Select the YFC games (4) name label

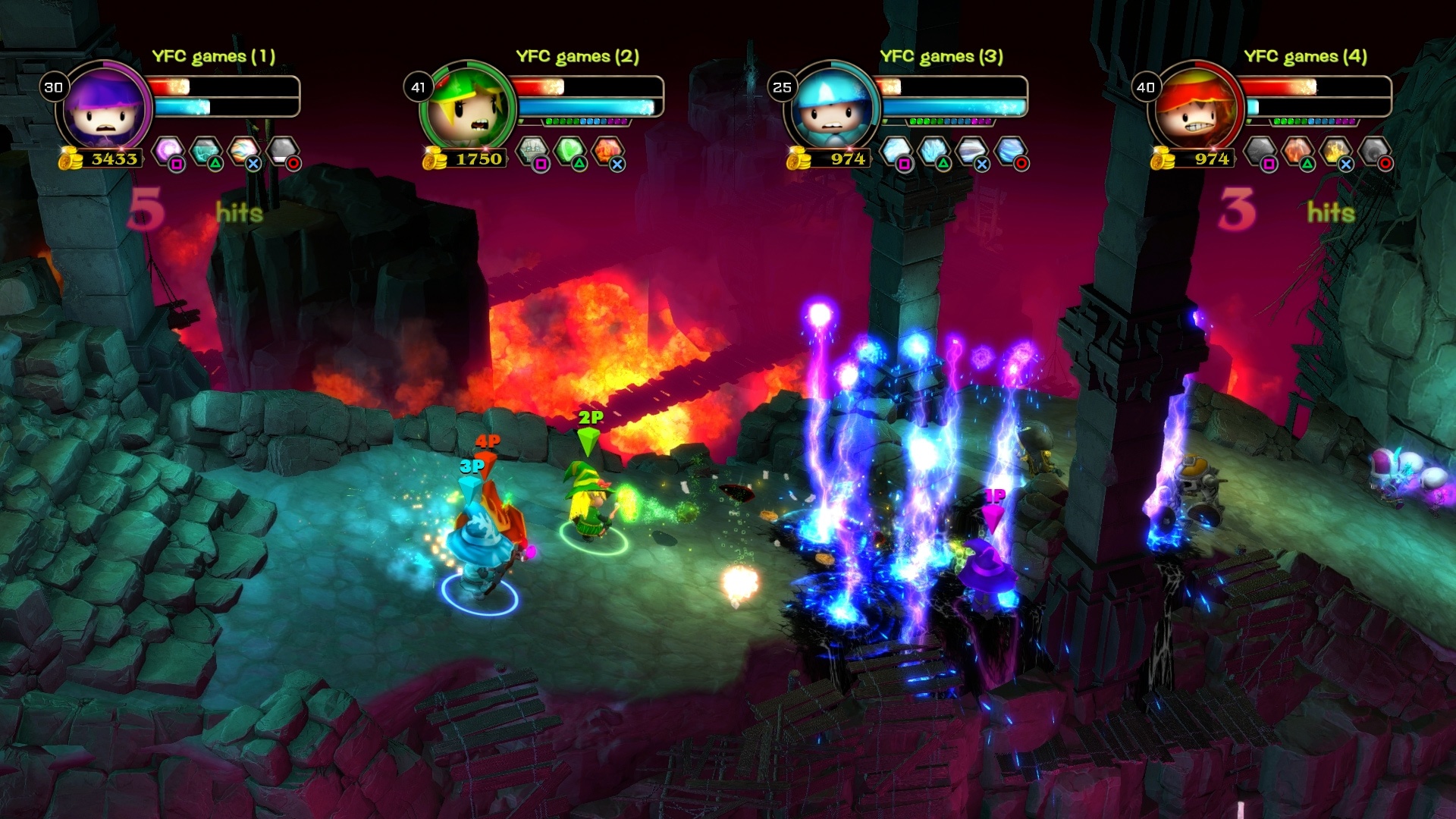click(1305, 55)
